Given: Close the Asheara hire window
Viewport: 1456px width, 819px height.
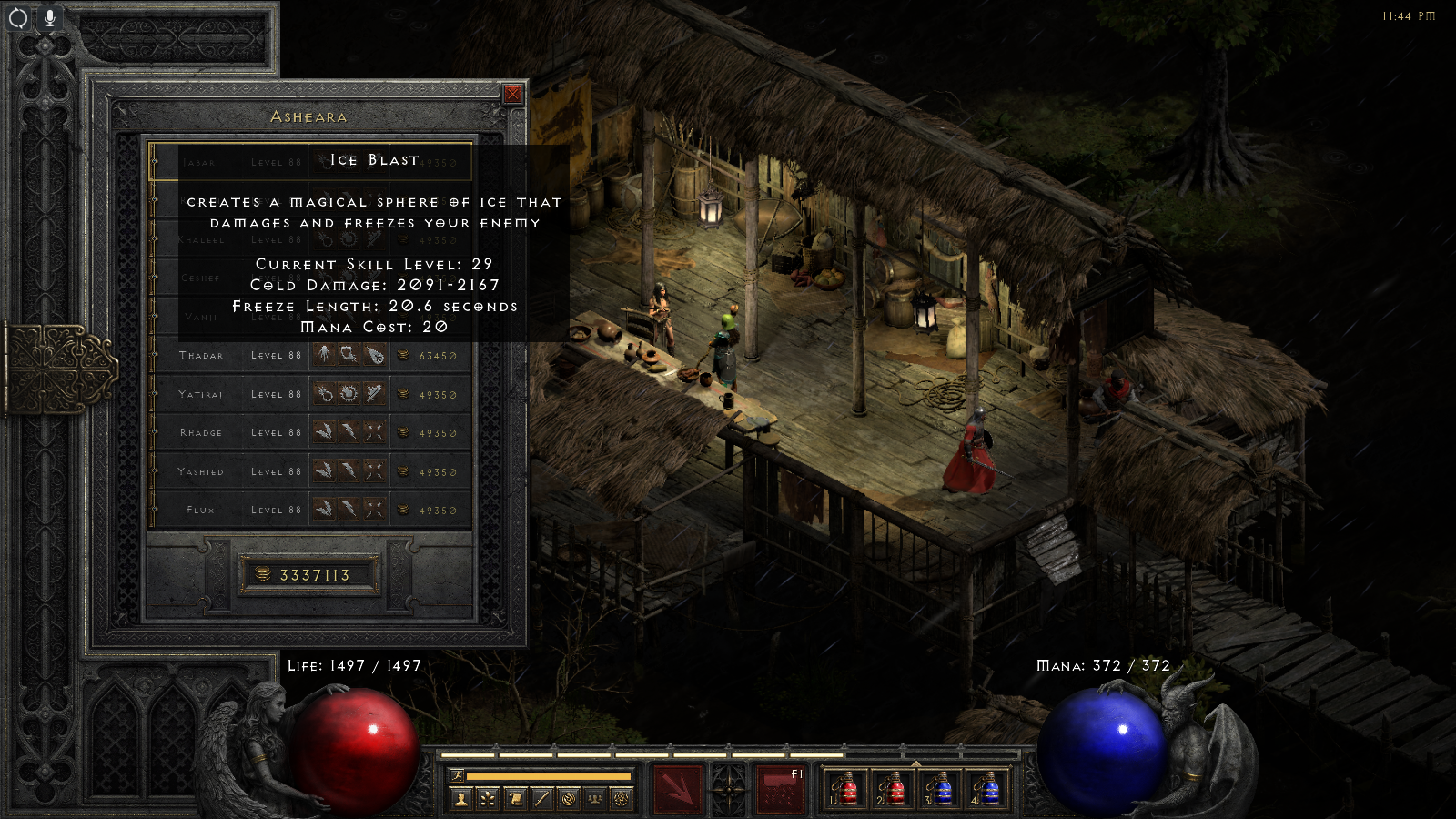Looking at the screenshot, I should pyautogui.click(x=513, y=94).
